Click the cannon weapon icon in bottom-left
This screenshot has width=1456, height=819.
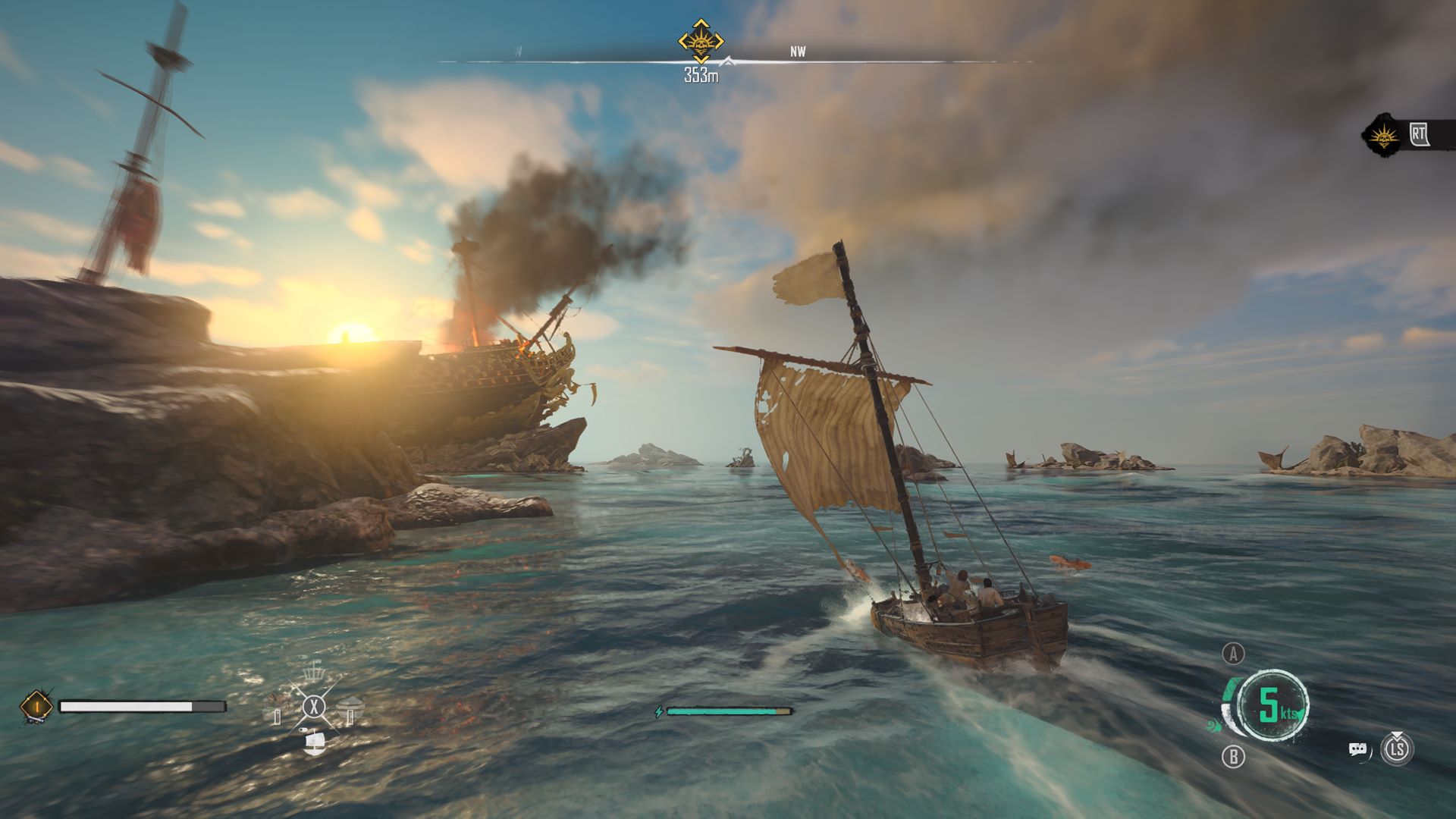(x=36, y=707)
